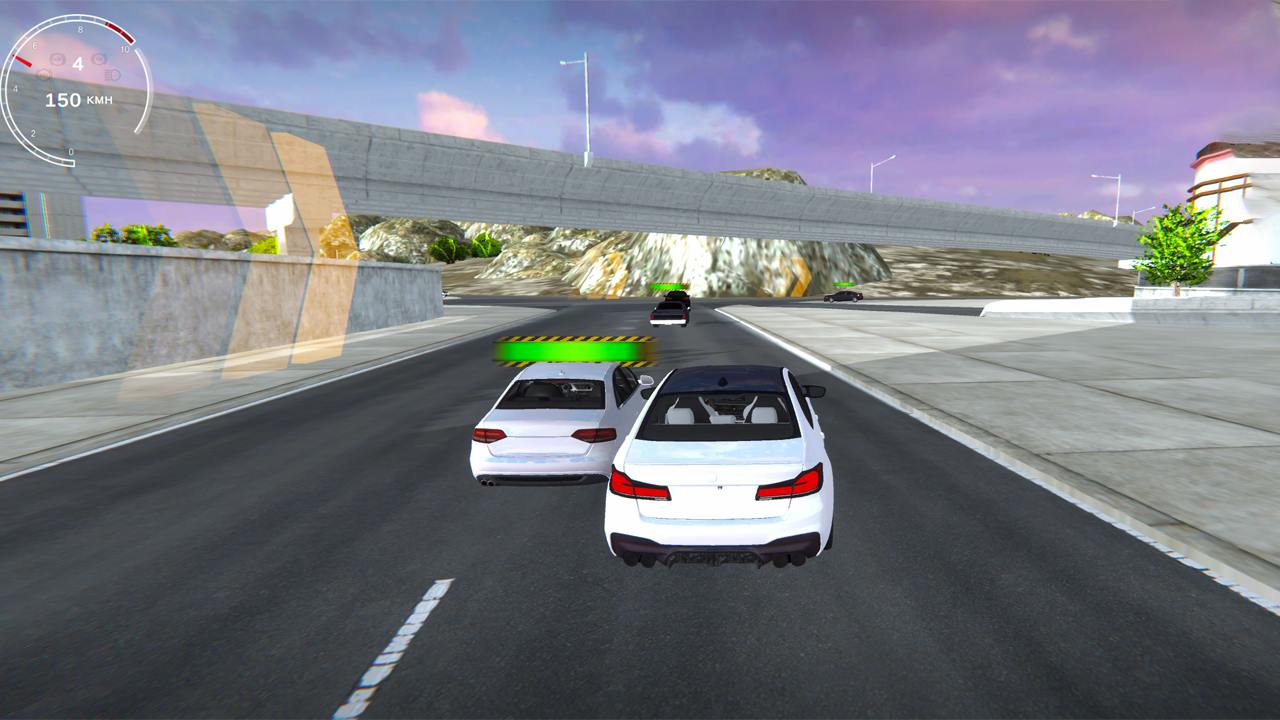Viewport: 1280px width, 720px height.
Task: Select the ESP stability control icon
Action: (57, 58)
